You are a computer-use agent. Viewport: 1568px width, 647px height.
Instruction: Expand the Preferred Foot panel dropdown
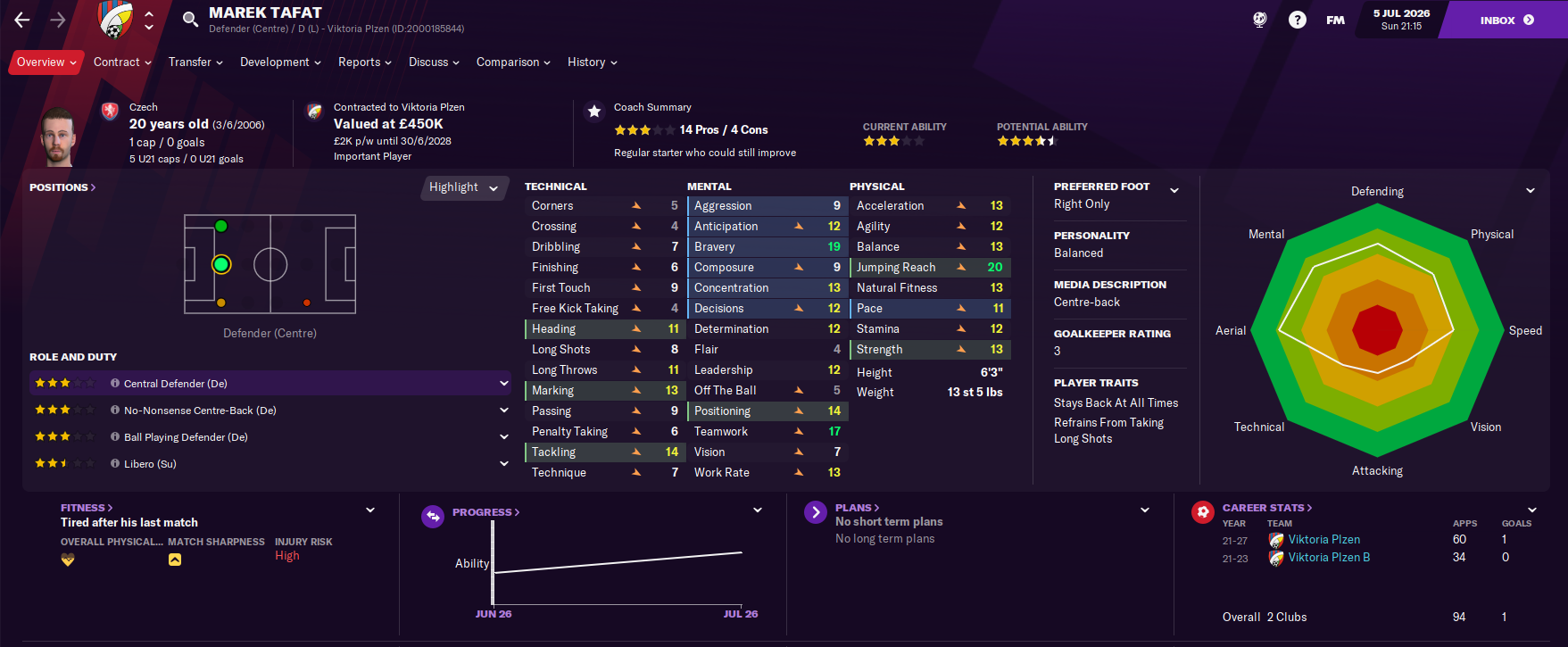[x=1174, y=190]
